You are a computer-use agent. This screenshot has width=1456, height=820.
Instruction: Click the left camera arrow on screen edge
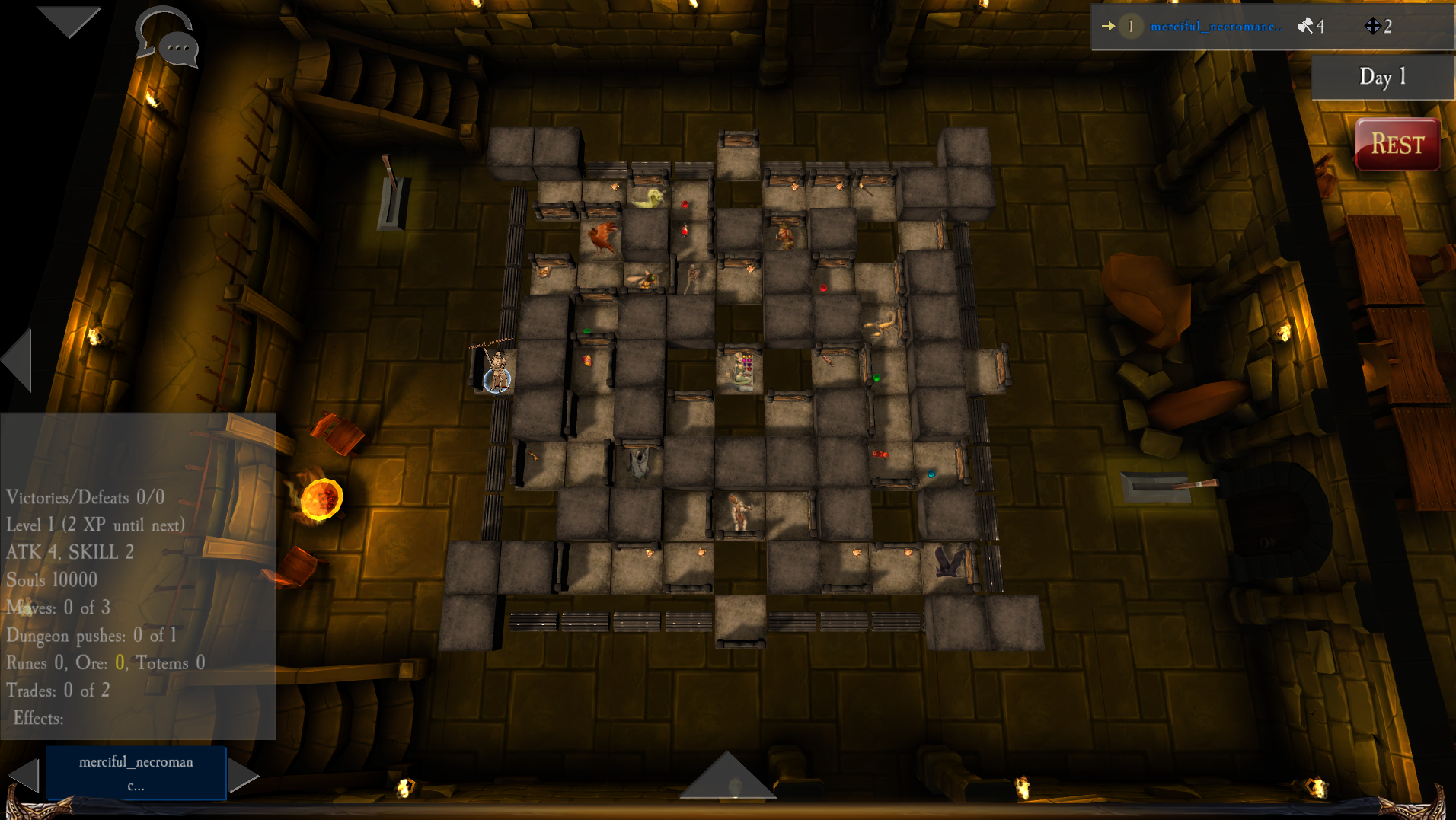[x=18, y=361]
